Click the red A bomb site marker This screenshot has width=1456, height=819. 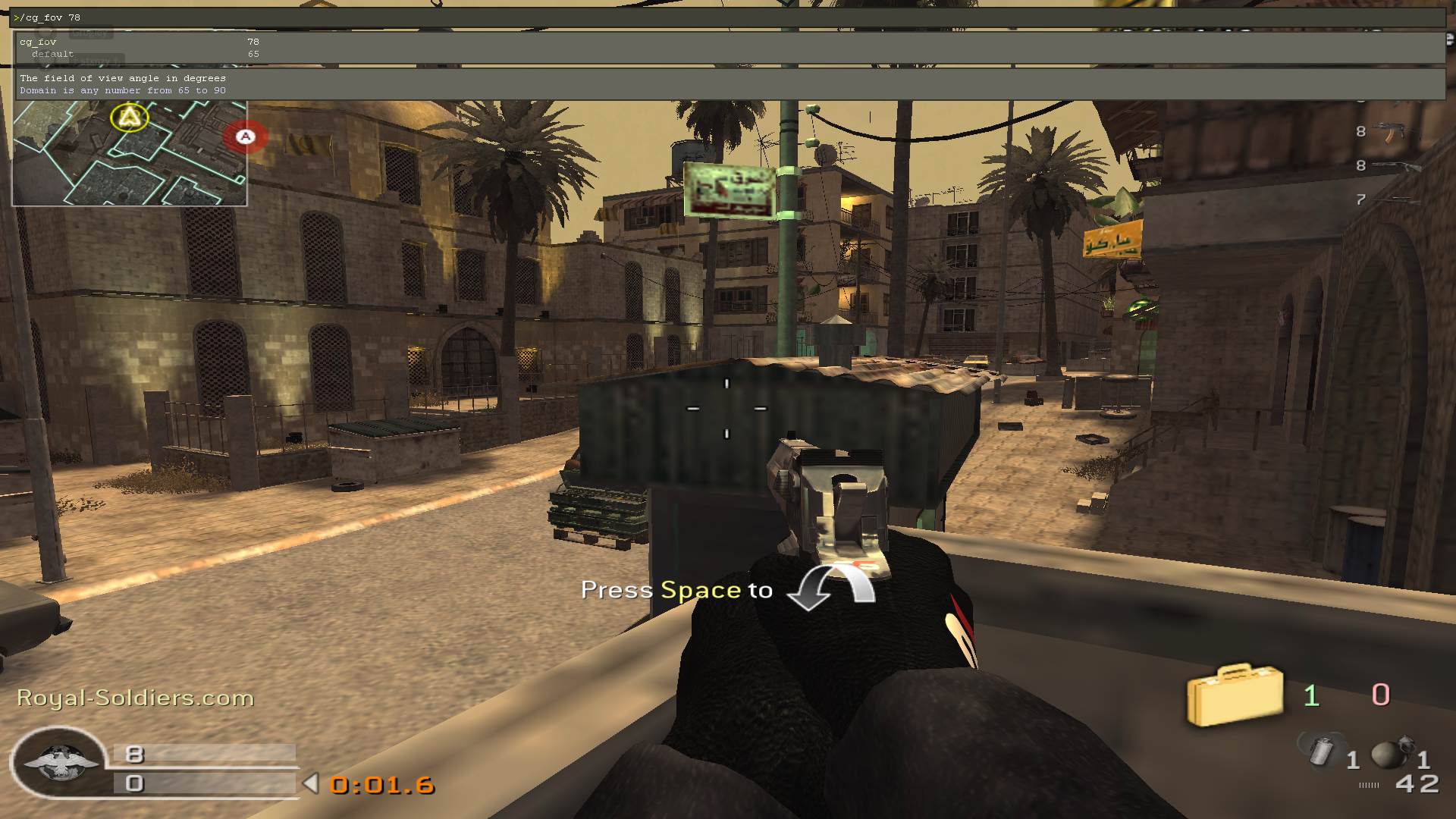click(x=245, y=136)
